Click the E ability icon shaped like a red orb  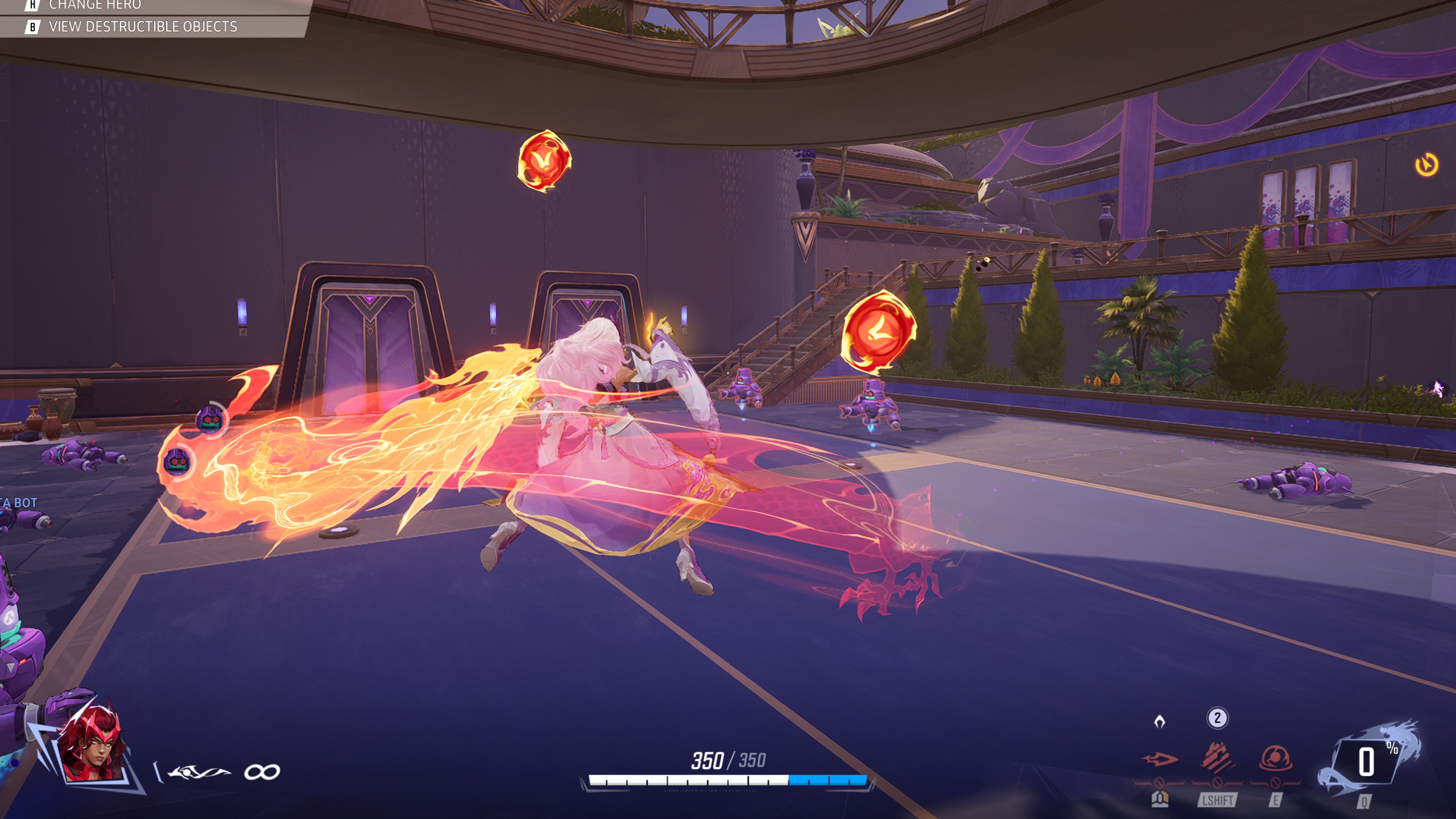tap(1275, 757)
